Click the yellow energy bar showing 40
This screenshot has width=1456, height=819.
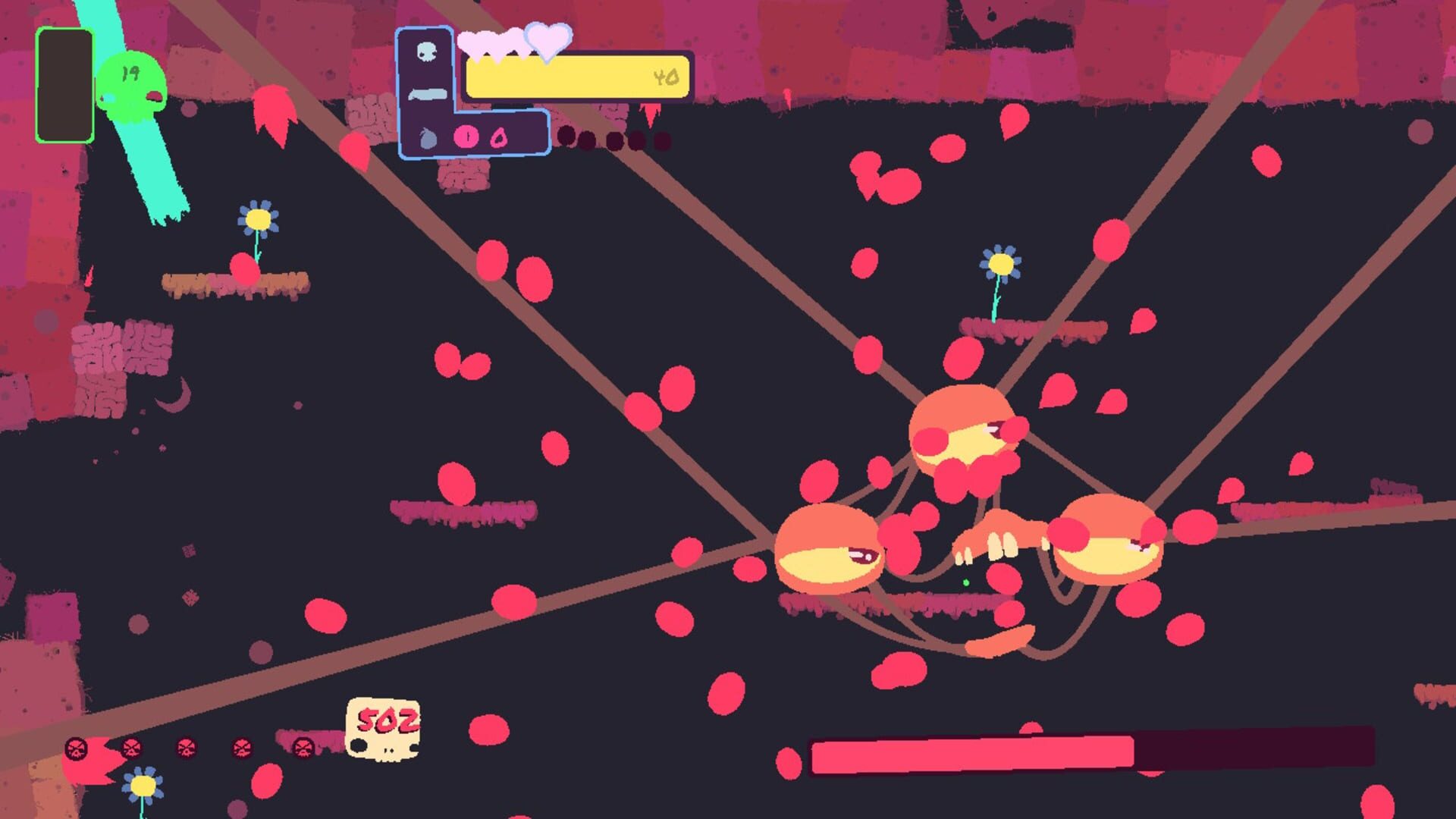pos(576,77)
